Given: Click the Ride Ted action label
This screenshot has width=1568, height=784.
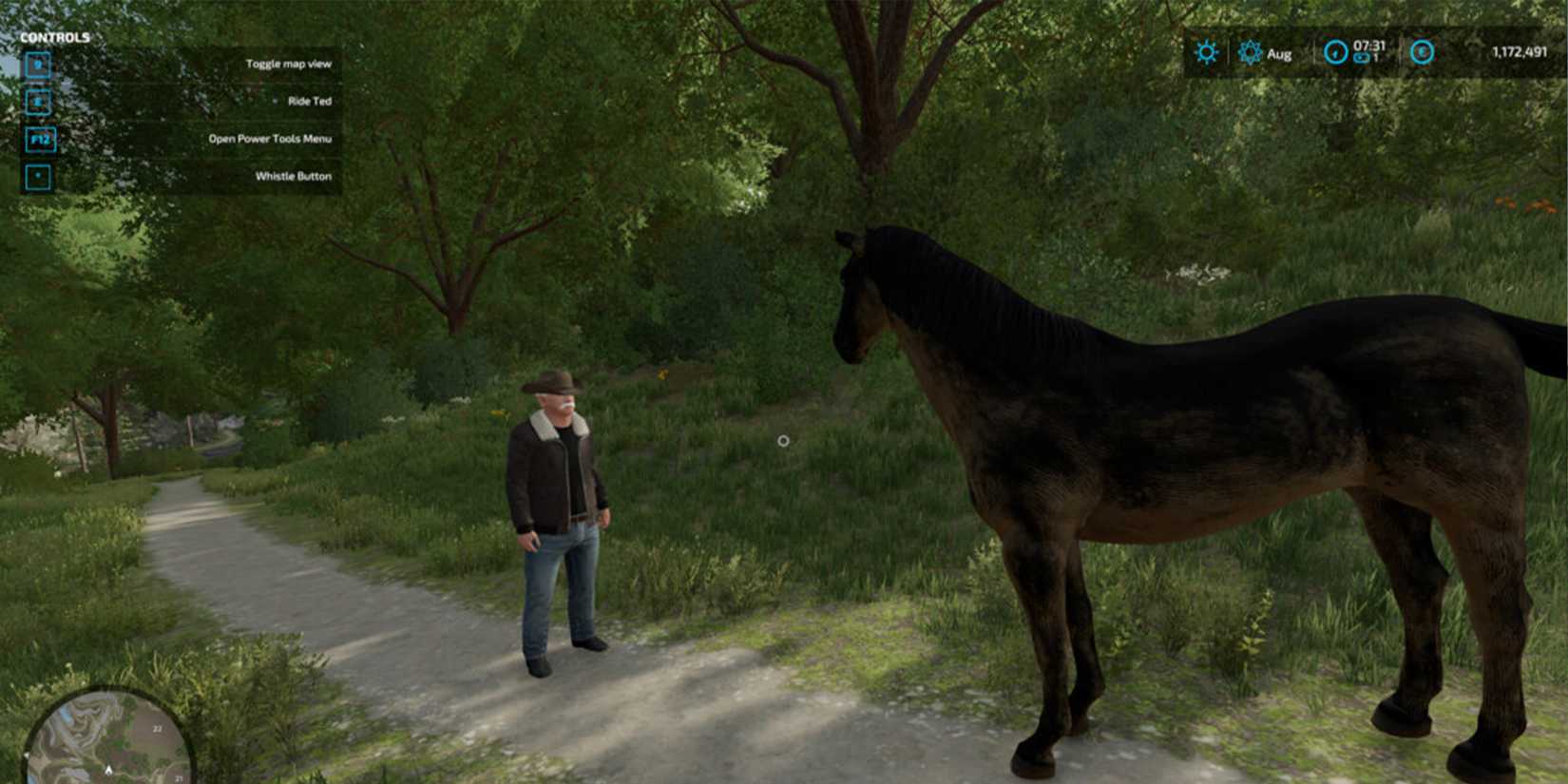Looking at the screenshot, I should (309, 101).
